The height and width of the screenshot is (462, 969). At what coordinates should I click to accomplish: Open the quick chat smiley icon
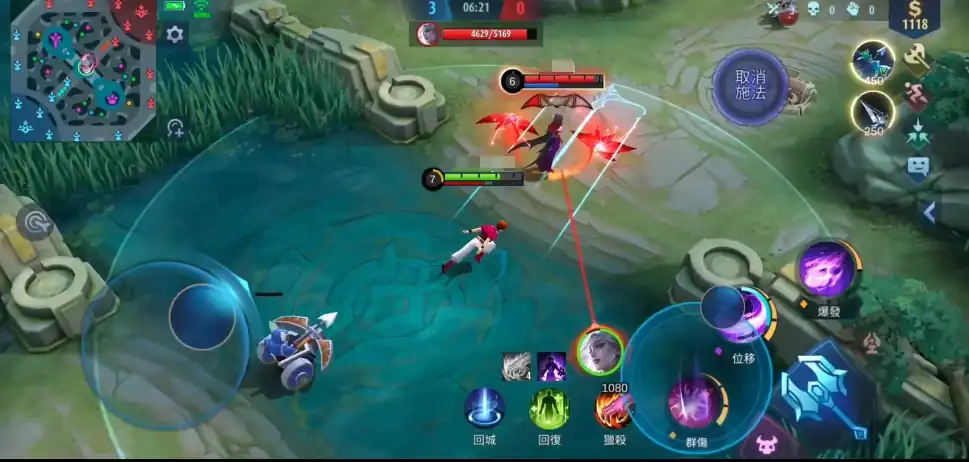[918, 168]
